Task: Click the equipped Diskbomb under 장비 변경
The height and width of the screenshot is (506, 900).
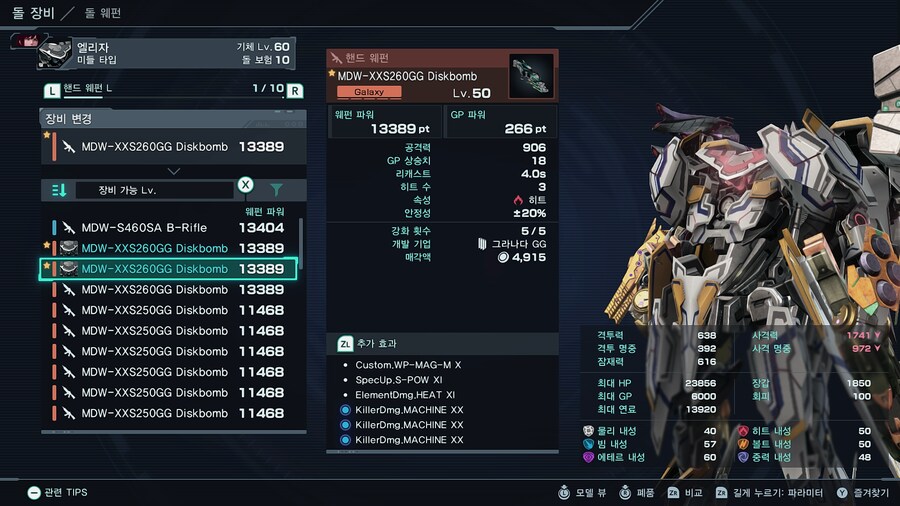Action: click(170, 147)
